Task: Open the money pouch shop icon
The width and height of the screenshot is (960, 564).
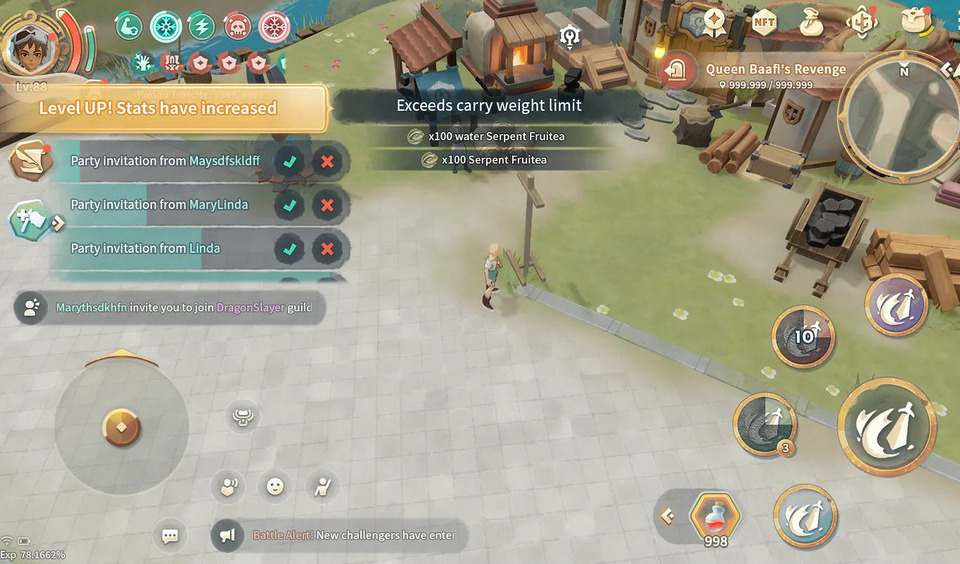Action: [x=812, y=21]
